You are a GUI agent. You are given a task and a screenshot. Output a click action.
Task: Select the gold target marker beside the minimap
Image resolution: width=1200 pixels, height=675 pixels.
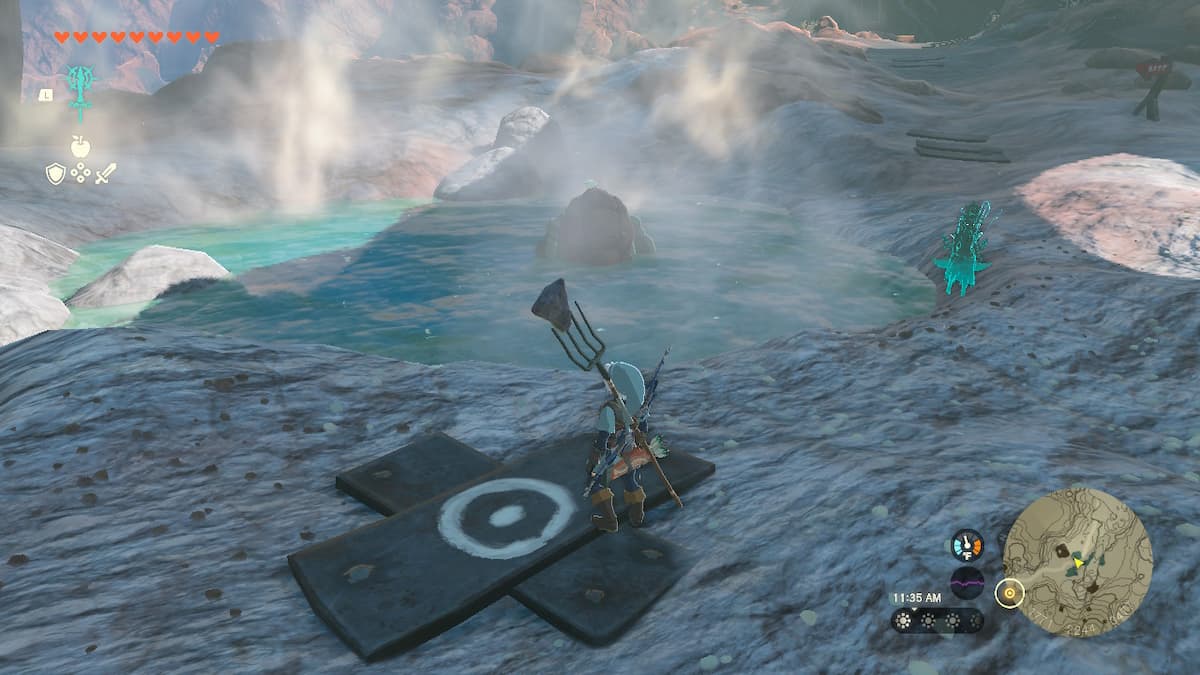coord(1010,594)
